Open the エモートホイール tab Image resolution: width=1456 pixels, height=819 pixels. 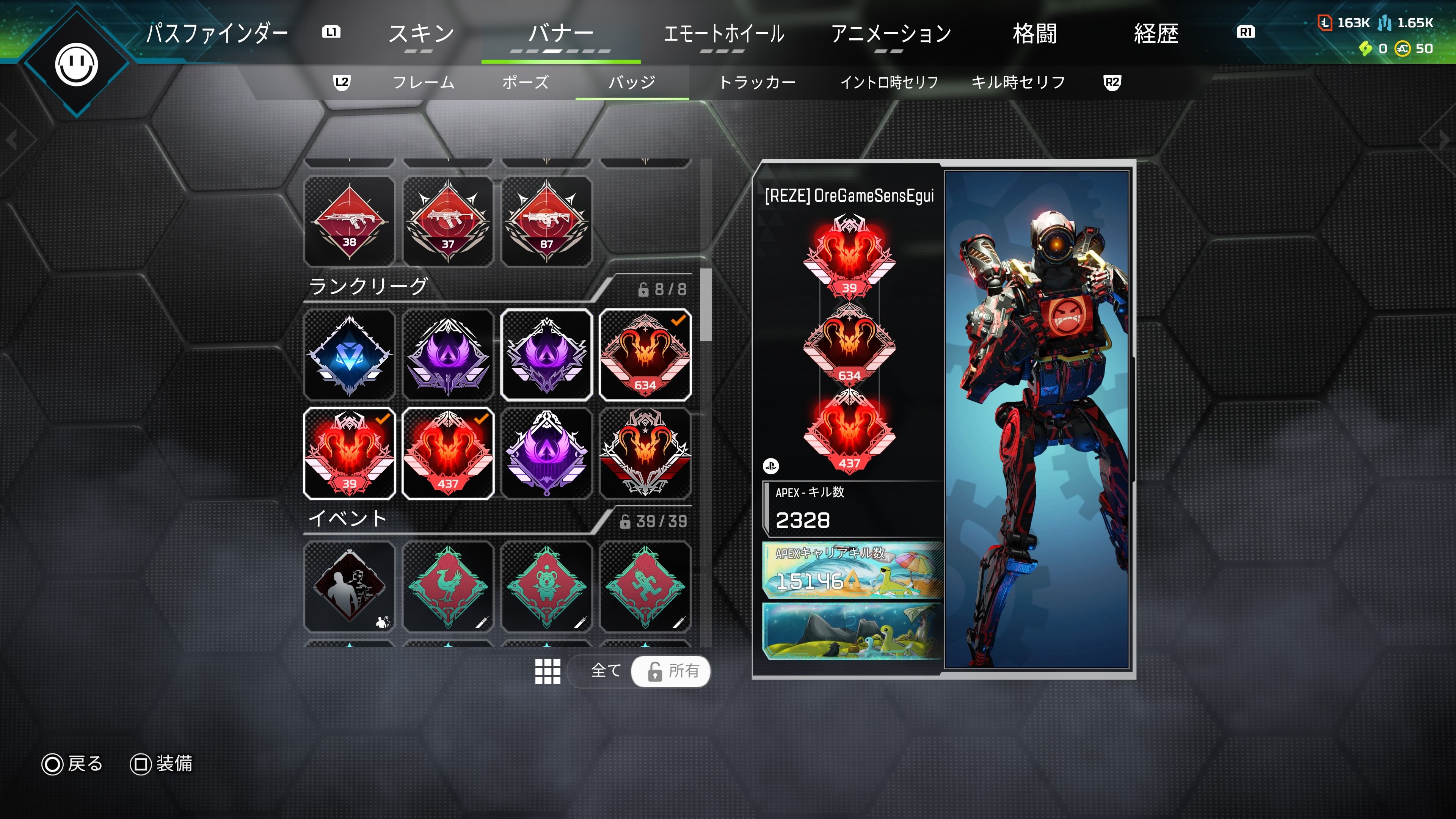723,34
